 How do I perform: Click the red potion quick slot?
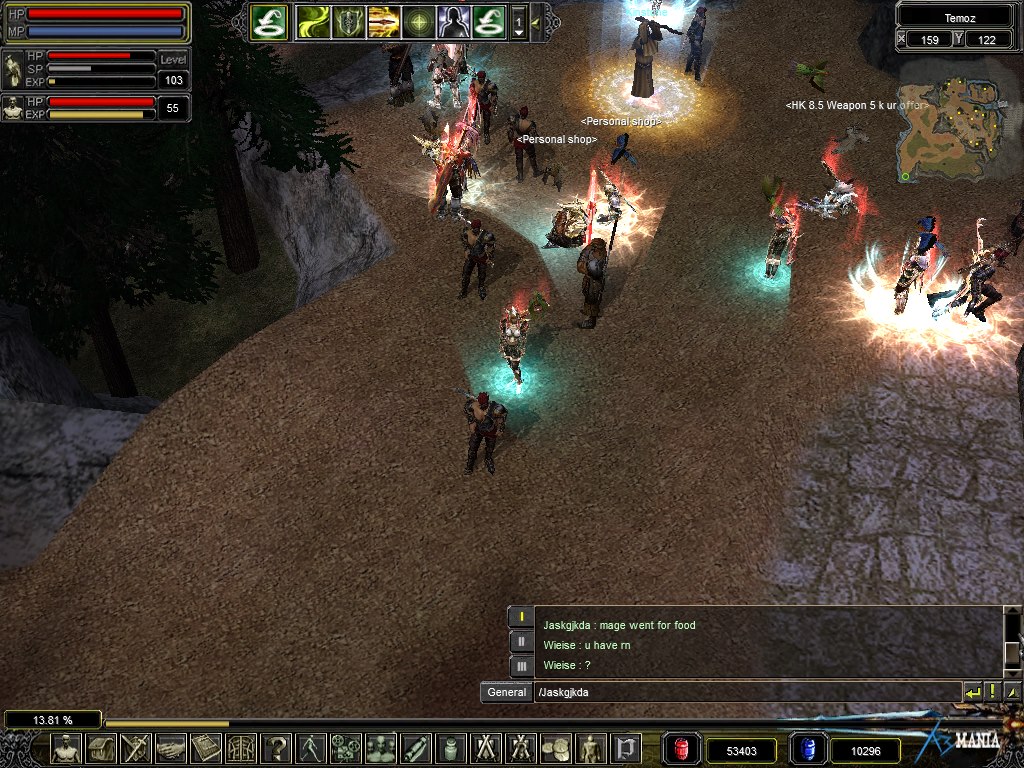pos(682,749)
